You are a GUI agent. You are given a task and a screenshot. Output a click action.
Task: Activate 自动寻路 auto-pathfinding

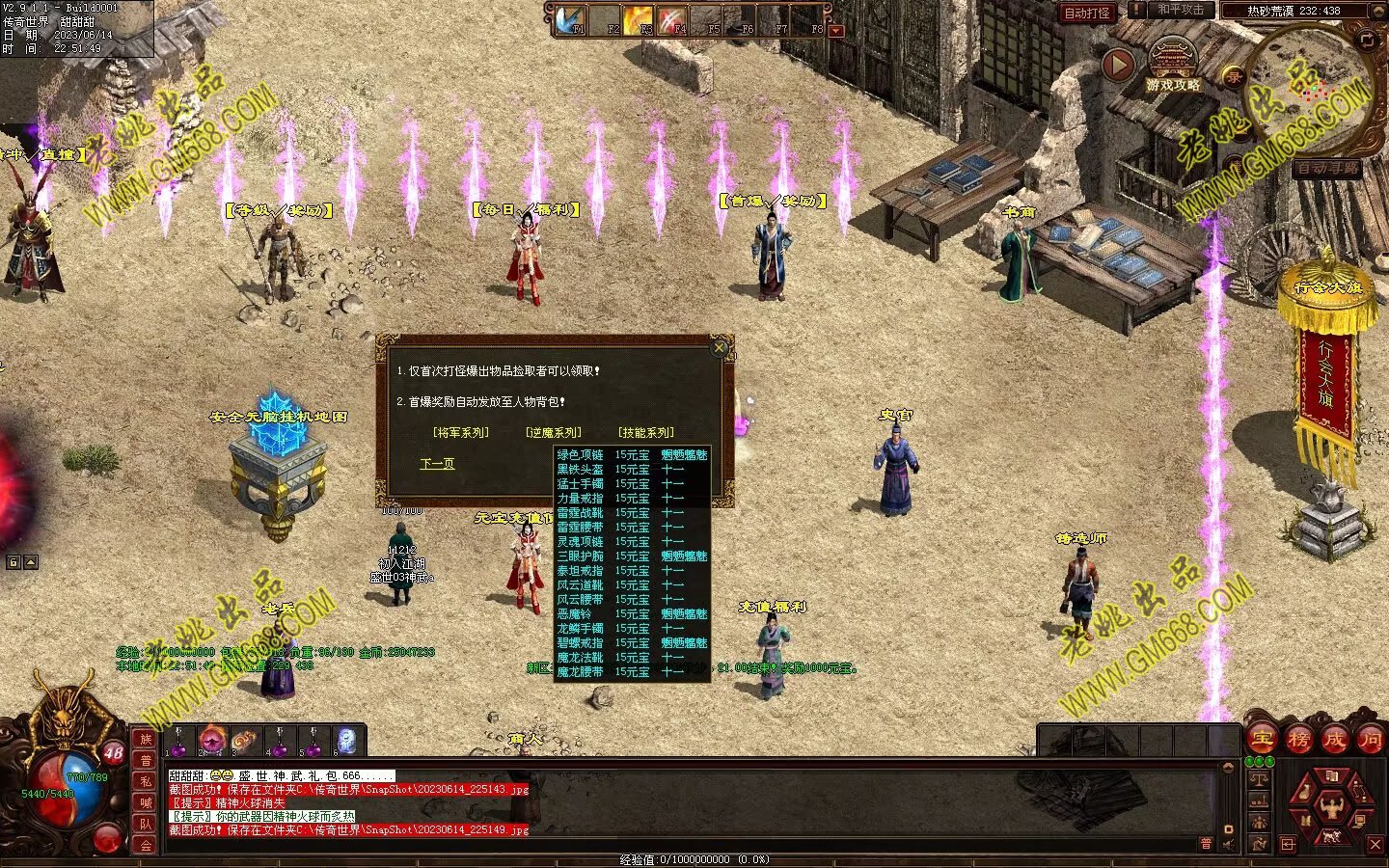tap(1327, 168)
